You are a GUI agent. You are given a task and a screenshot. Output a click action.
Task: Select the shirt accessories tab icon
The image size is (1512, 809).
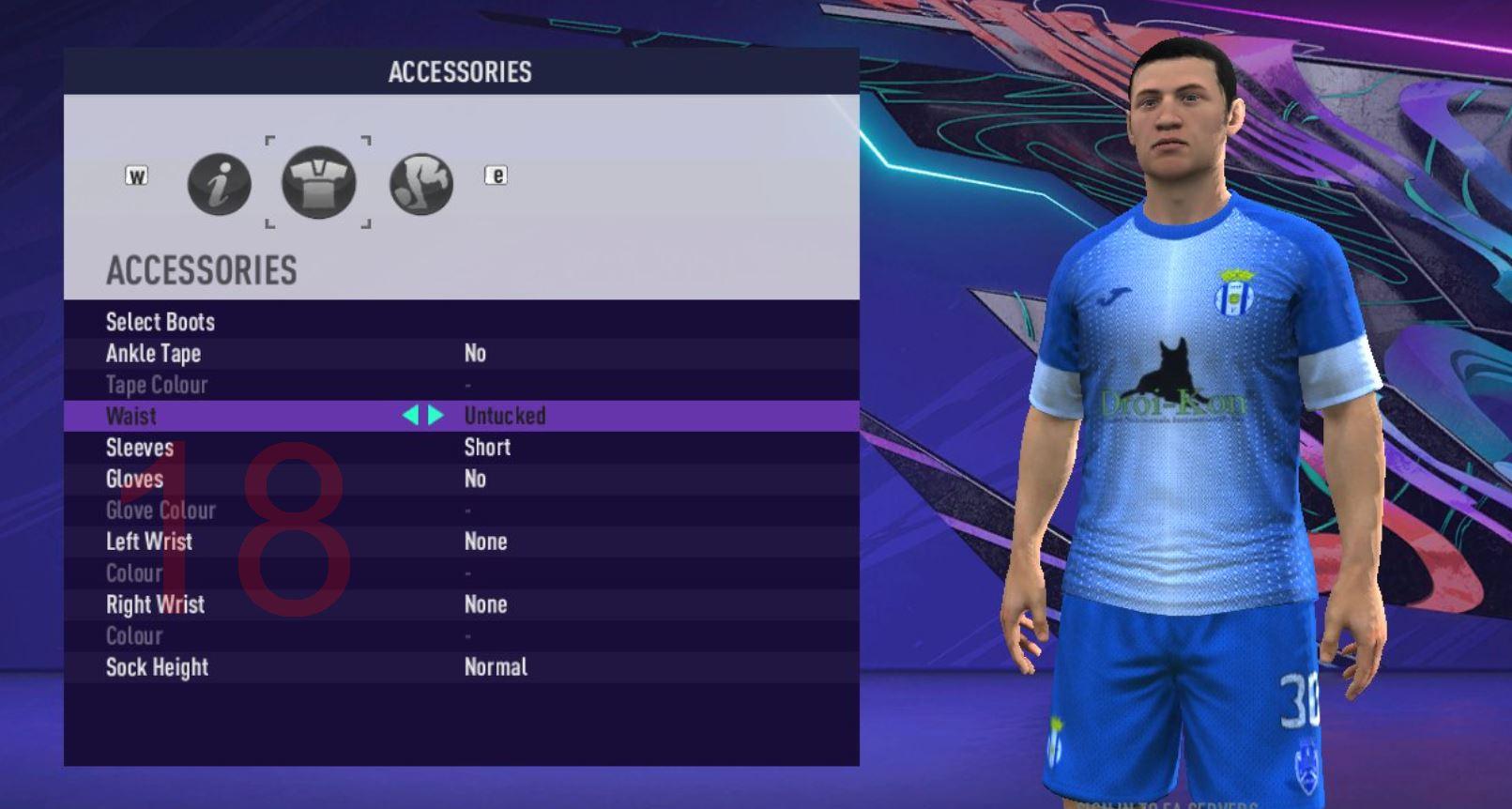coord(319,182)
